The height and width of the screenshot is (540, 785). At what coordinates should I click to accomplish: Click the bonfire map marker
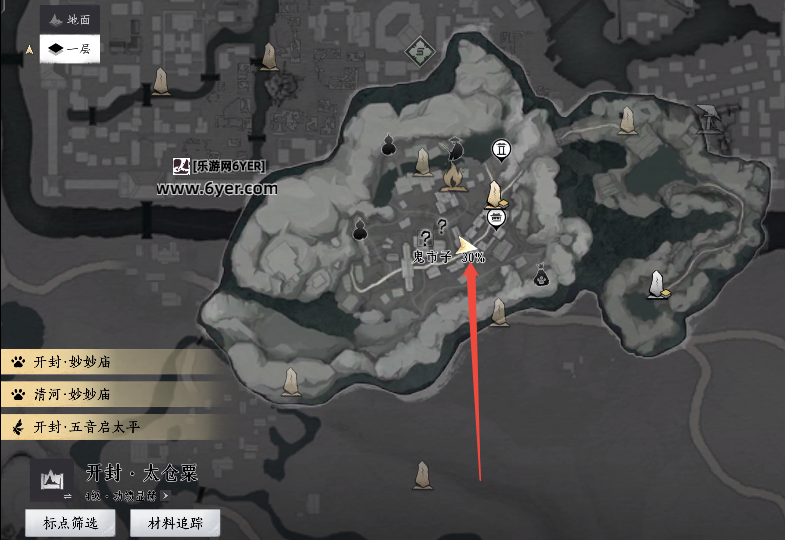(x=452, y=179)
